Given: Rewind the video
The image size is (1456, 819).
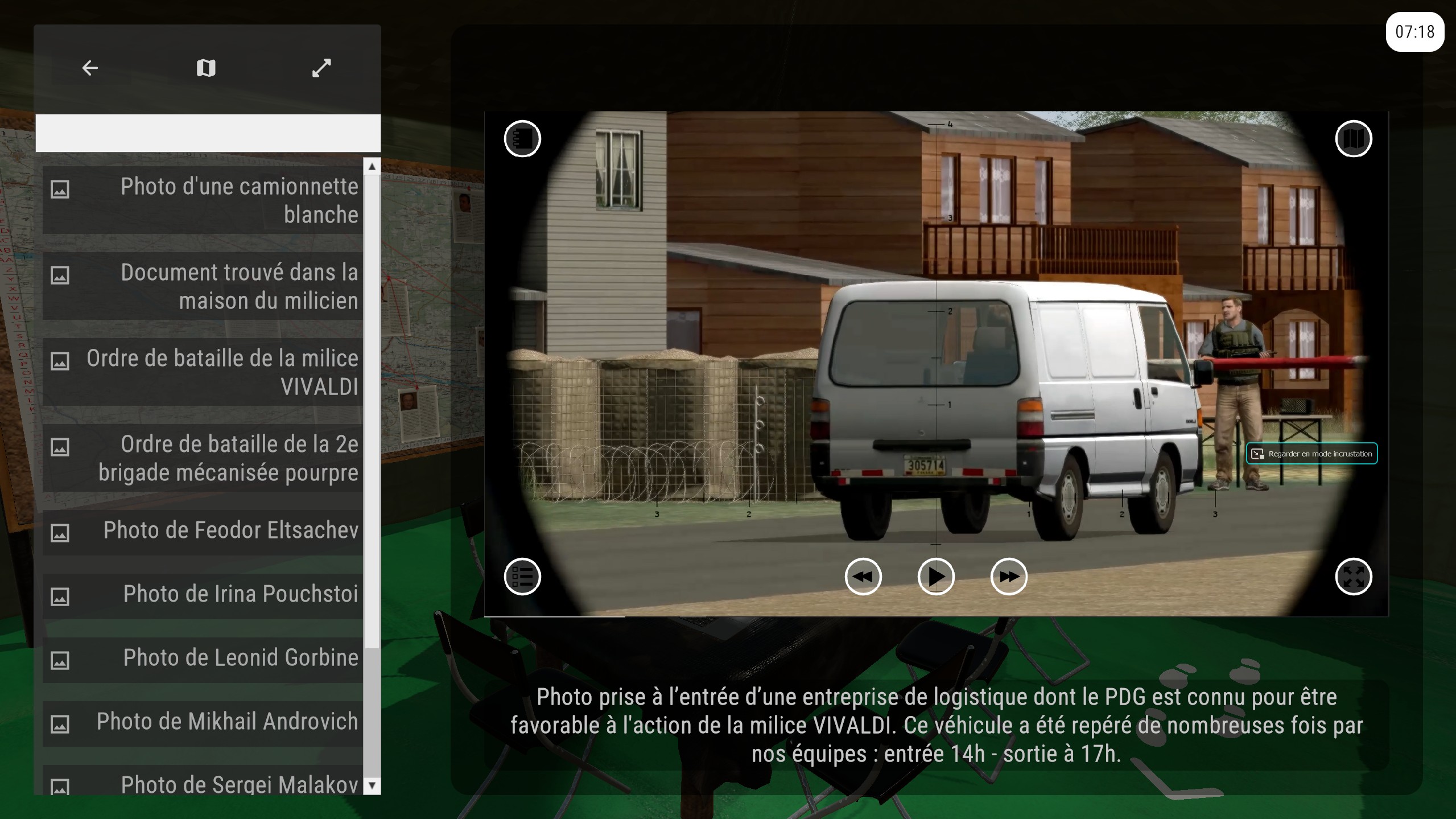Looking at the screenshot, I should [863, 577].
